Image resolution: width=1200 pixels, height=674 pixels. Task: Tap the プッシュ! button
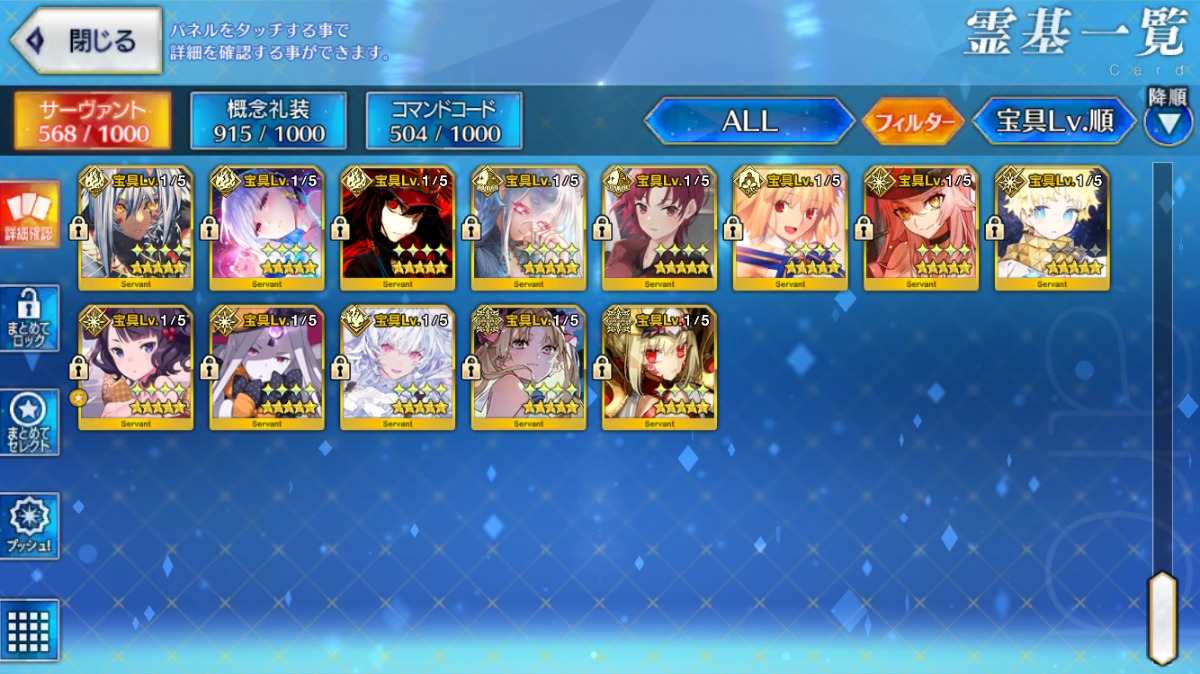pyautogui.click(x=30, y=526)
